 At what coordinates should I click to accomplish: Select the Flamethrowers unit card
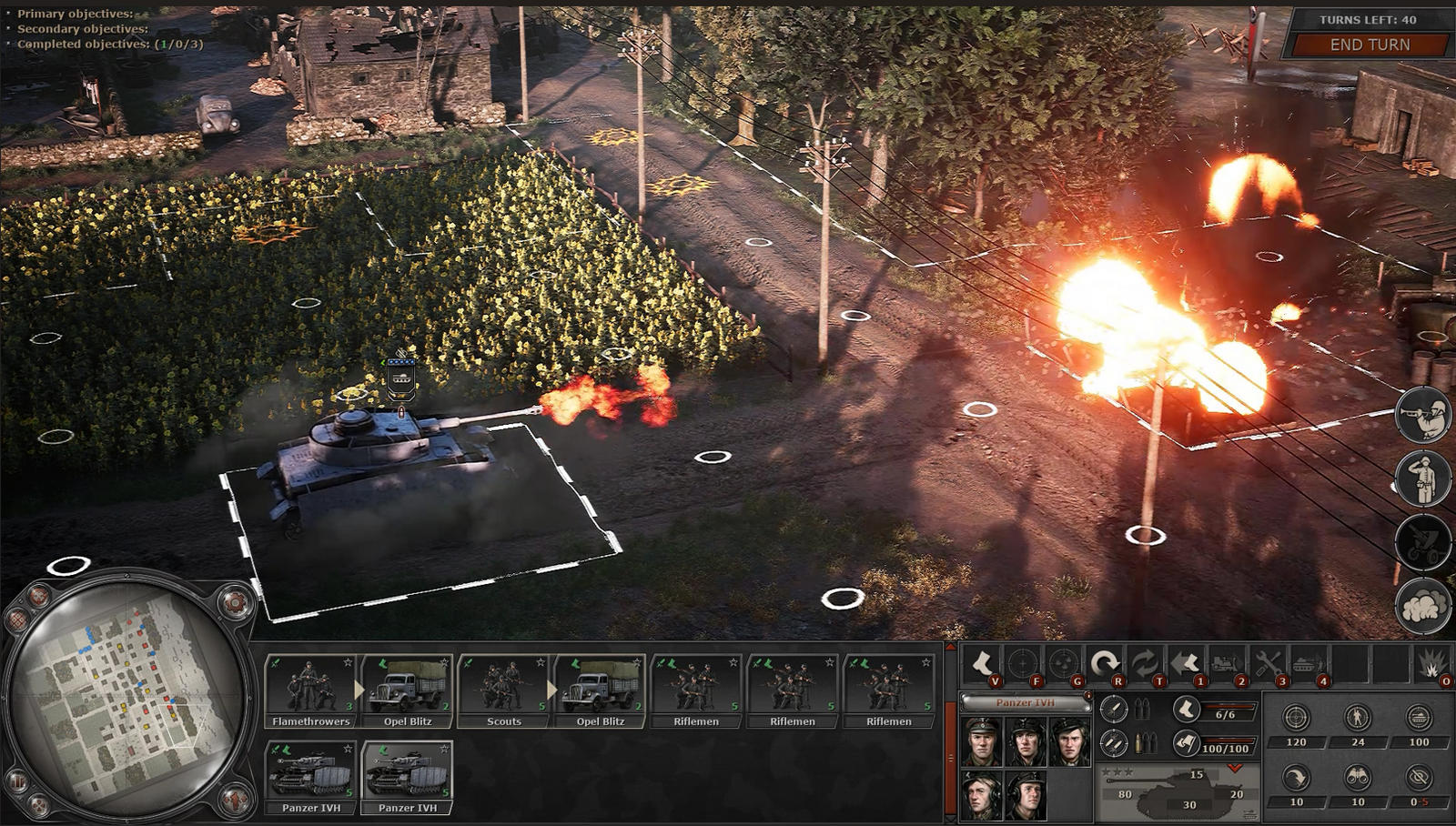[x=311, y=691]
